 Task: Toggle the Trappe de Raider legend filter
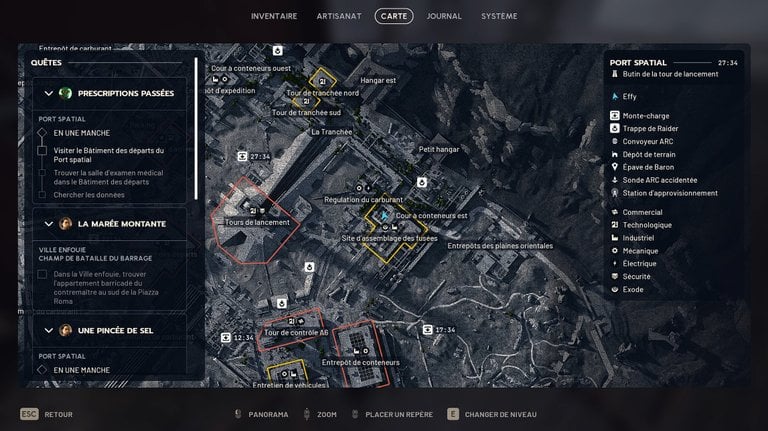point(650,128)
